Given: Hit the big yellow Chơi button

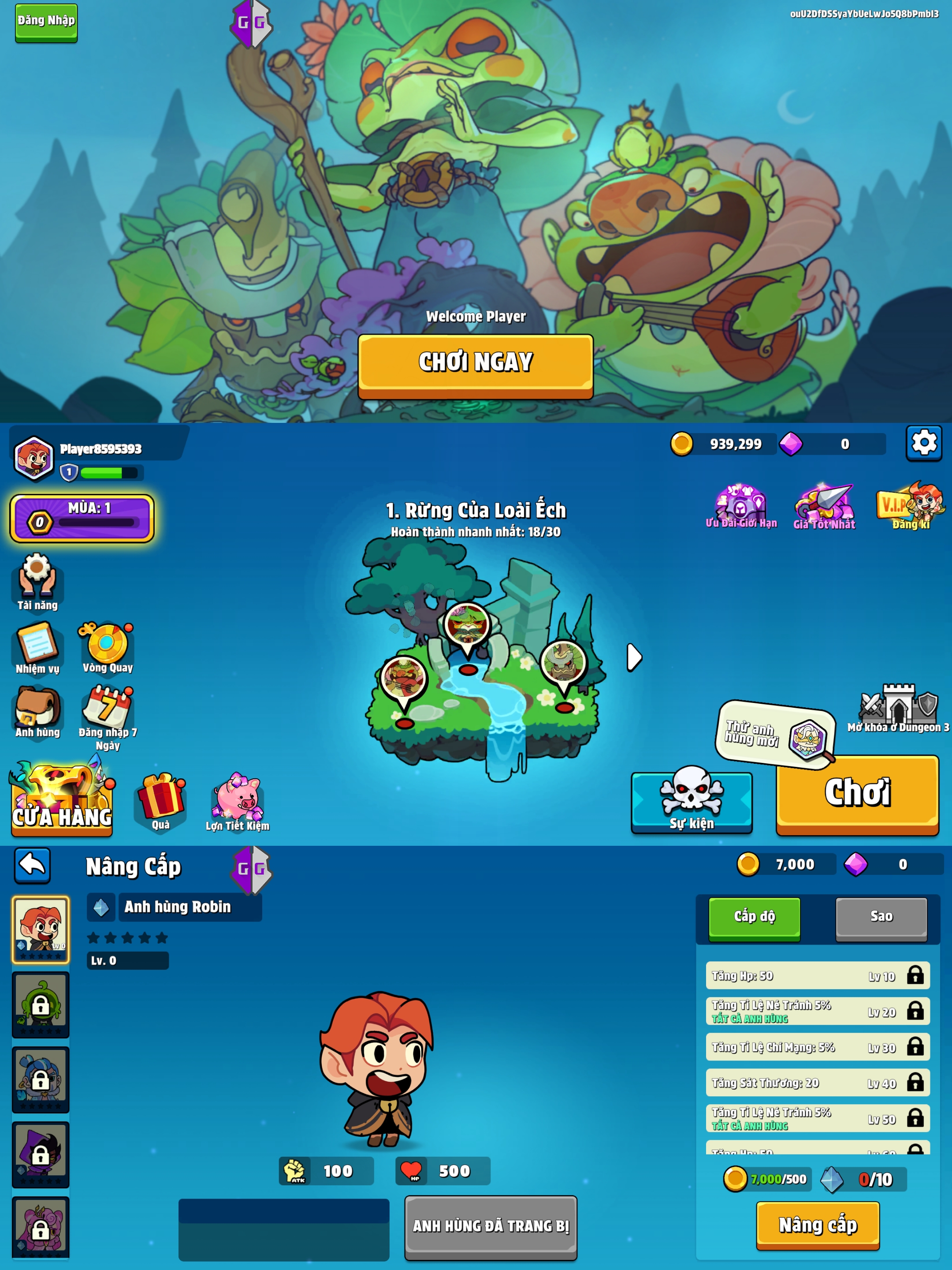Looking at the screenshot, I should (x=857, y=793).
